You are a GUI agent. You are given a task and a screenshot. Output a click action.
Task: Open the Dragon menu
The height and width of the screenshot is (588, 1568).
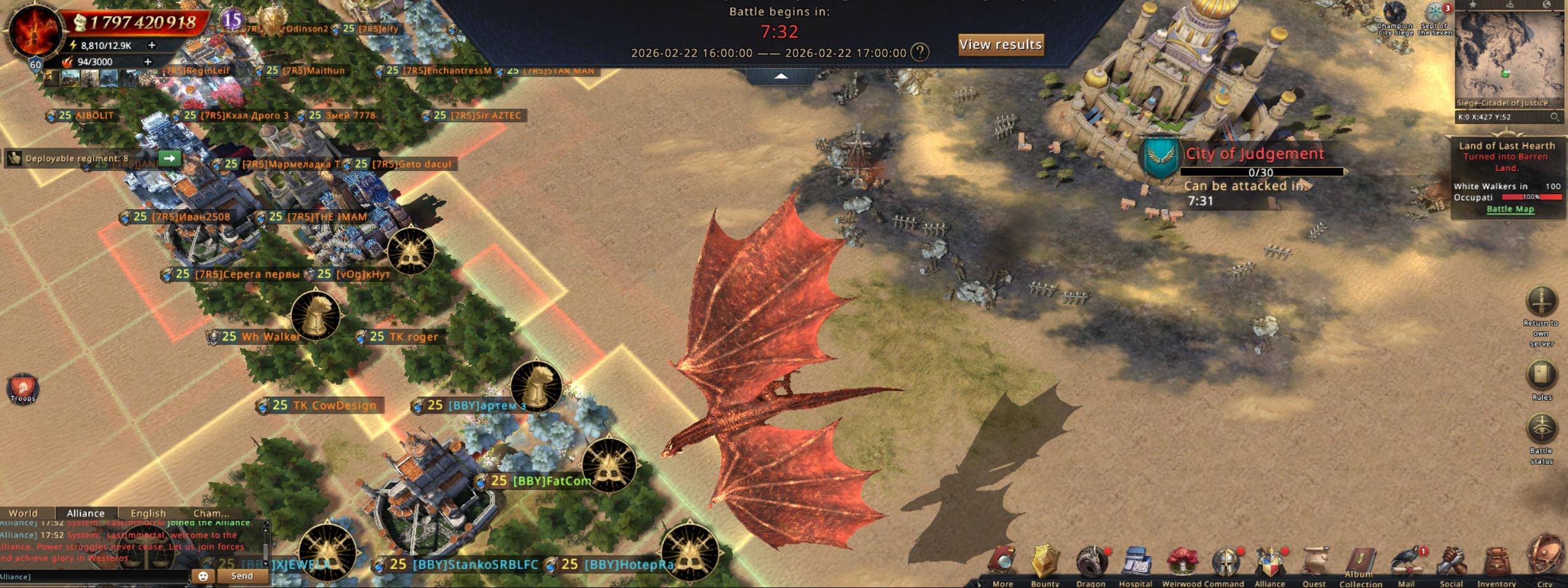coord(1091,564)
